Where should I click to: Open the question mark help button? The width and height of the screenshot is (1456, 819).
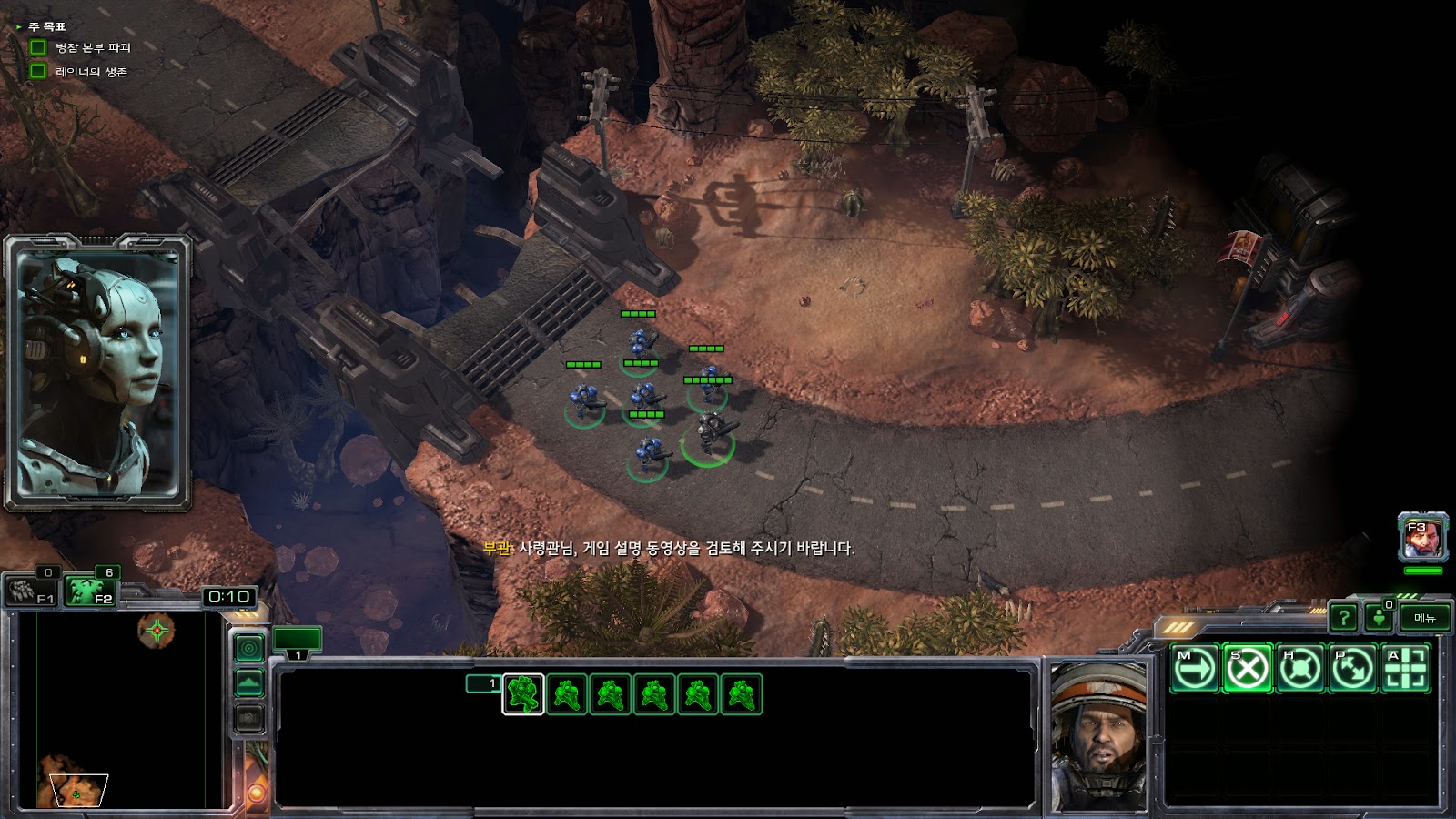coord(1343,618)
